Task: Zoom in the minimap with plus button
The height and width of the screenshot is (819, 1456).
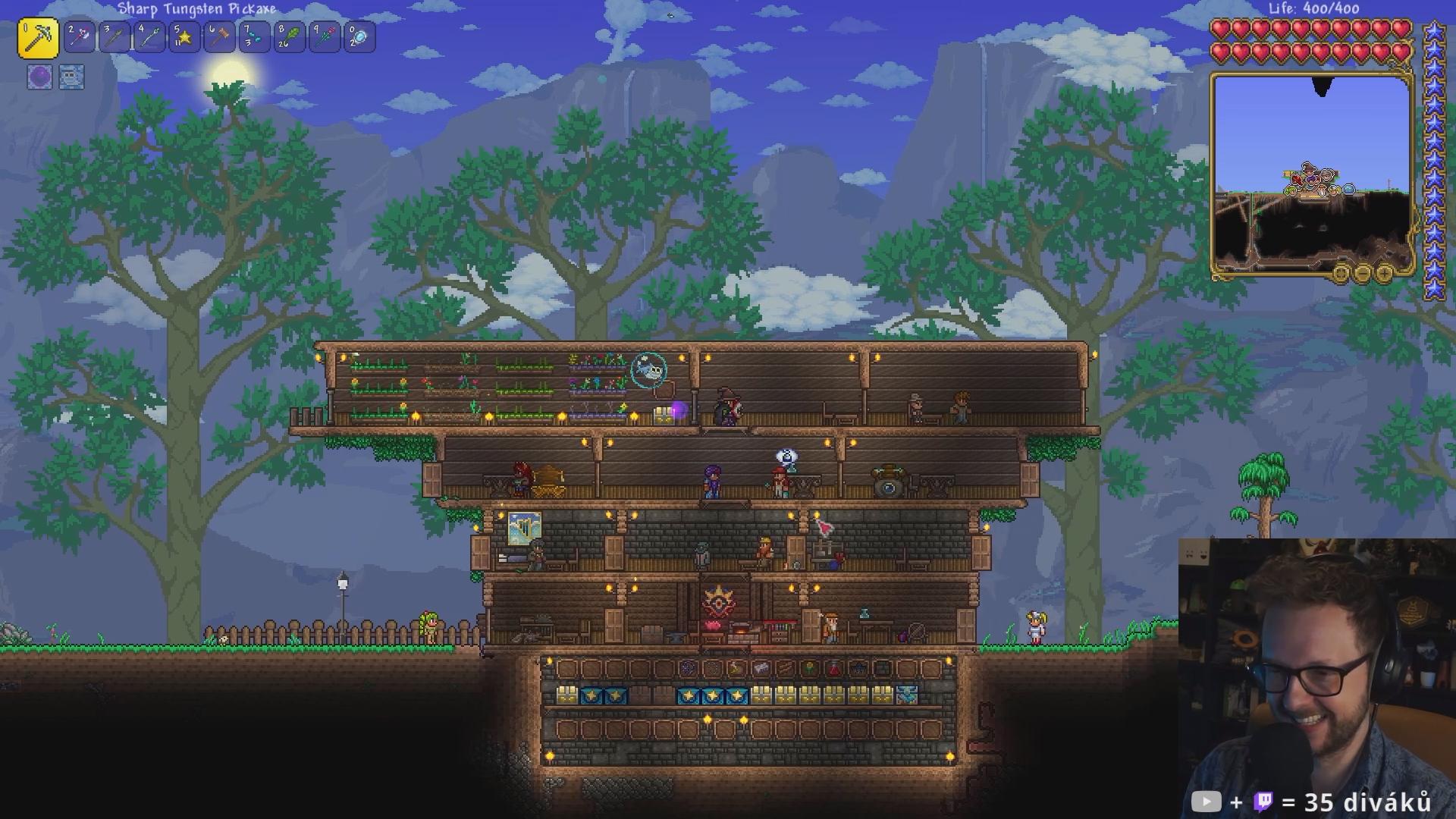Action: (1384, 273)
